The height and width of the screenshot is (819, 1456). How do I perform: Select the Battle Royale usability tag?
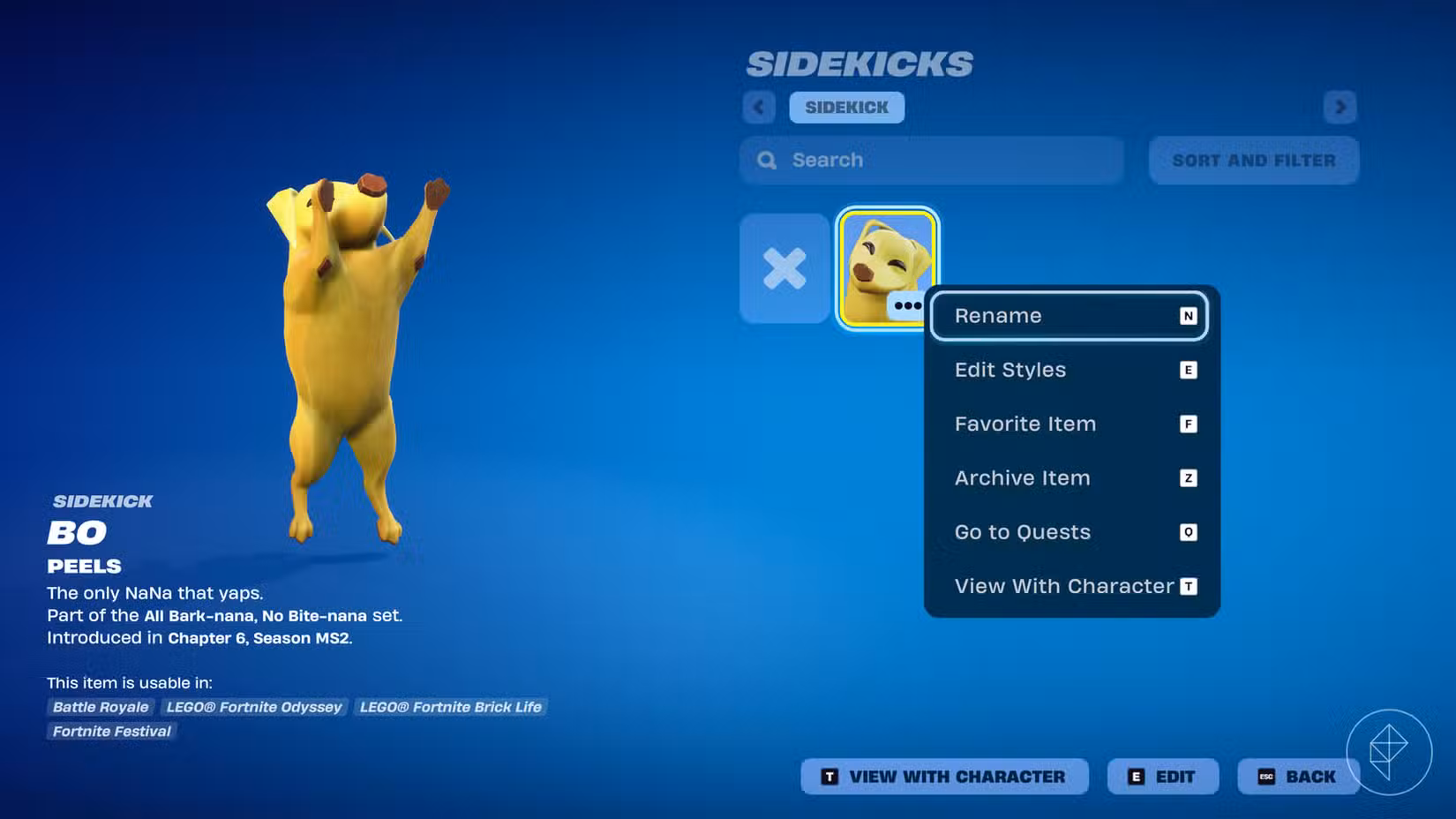coord(100,707)
